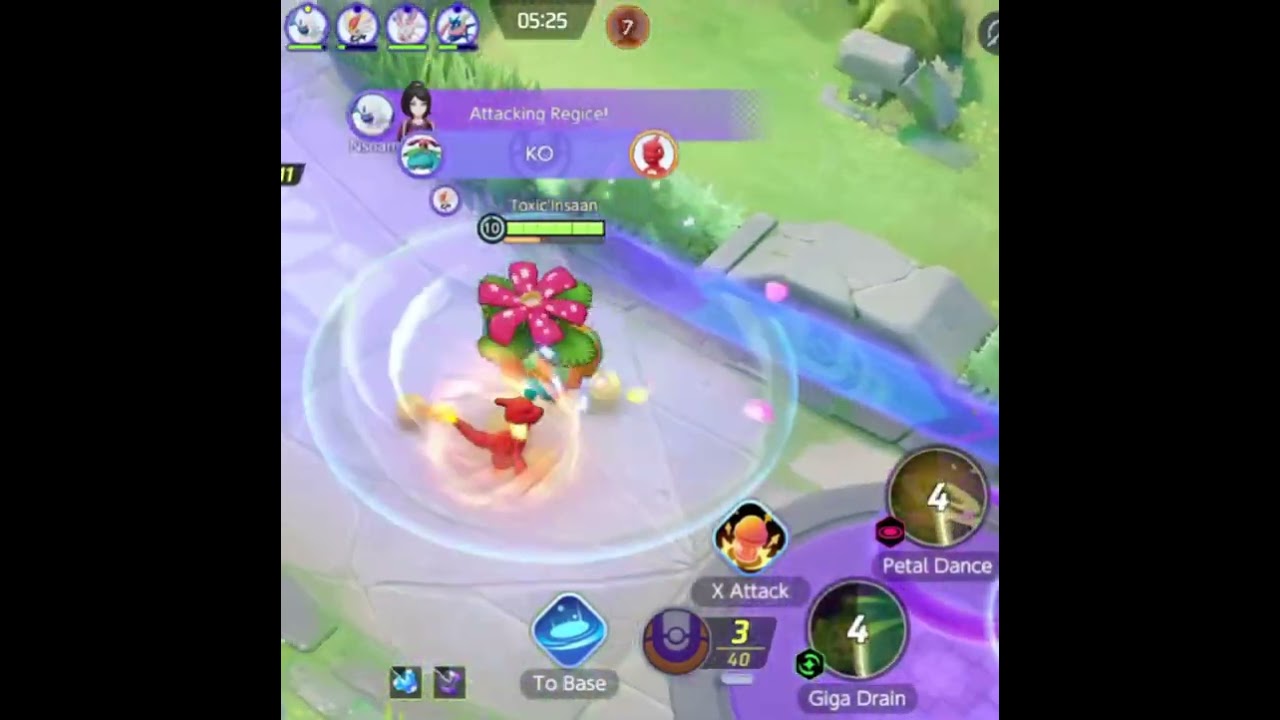Select Venusaur's portrait on the KO banner
1280x720 pixels.
tap(419, 152)
